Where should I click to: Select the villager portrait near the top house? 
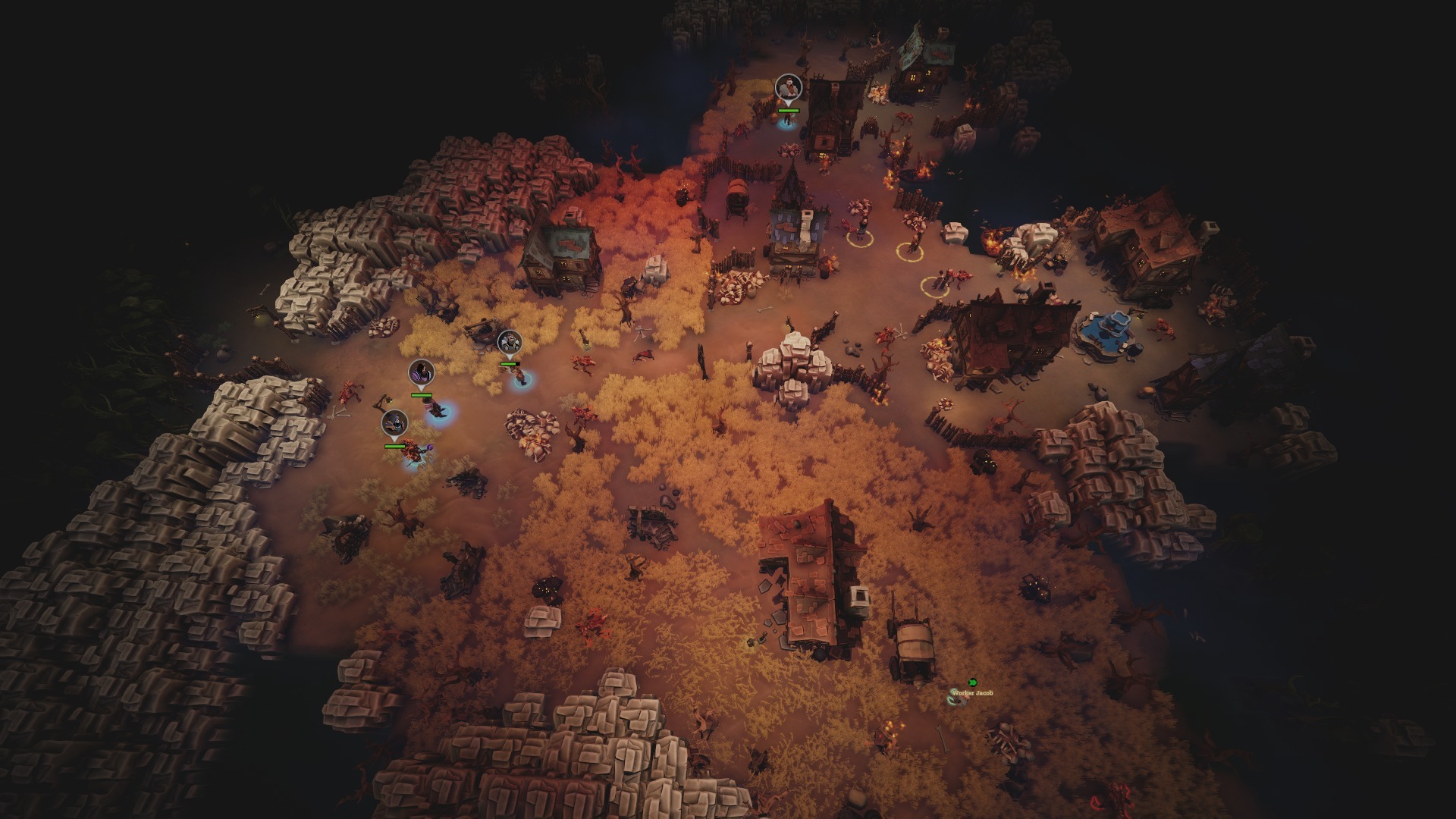[x=789, y=86]
